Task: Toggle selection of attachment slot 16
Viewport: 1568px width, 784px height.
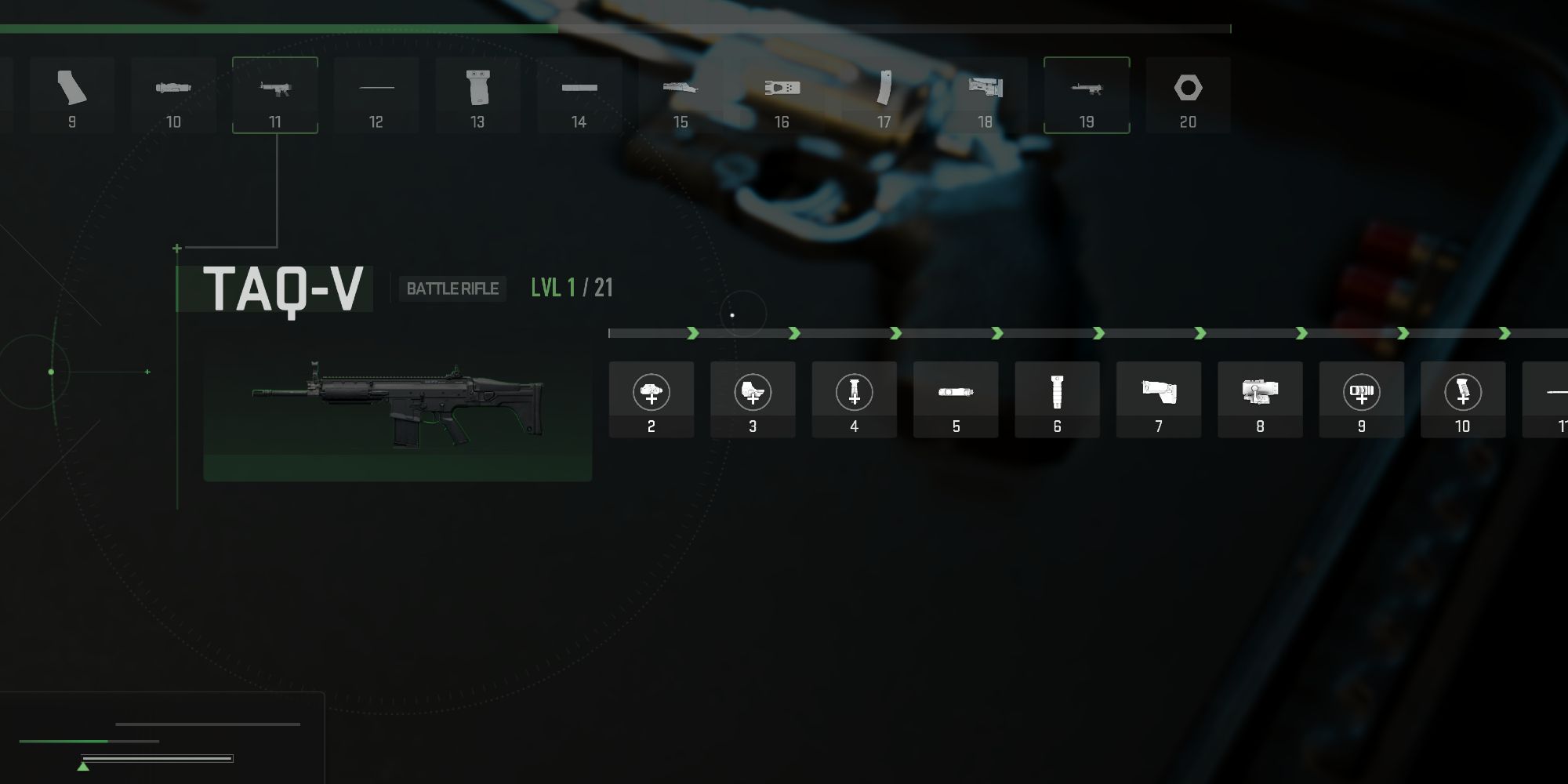Action: [x=781, y=94]
